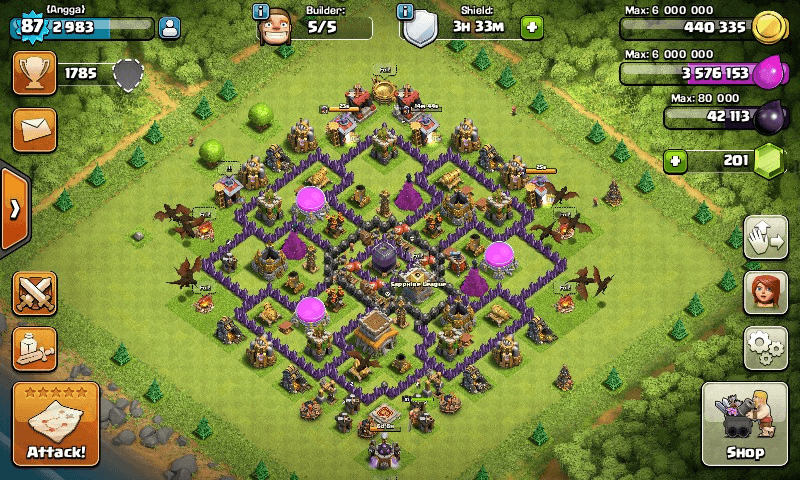Add gems with the green plus
800x480 pixels.
coord(677,160)
